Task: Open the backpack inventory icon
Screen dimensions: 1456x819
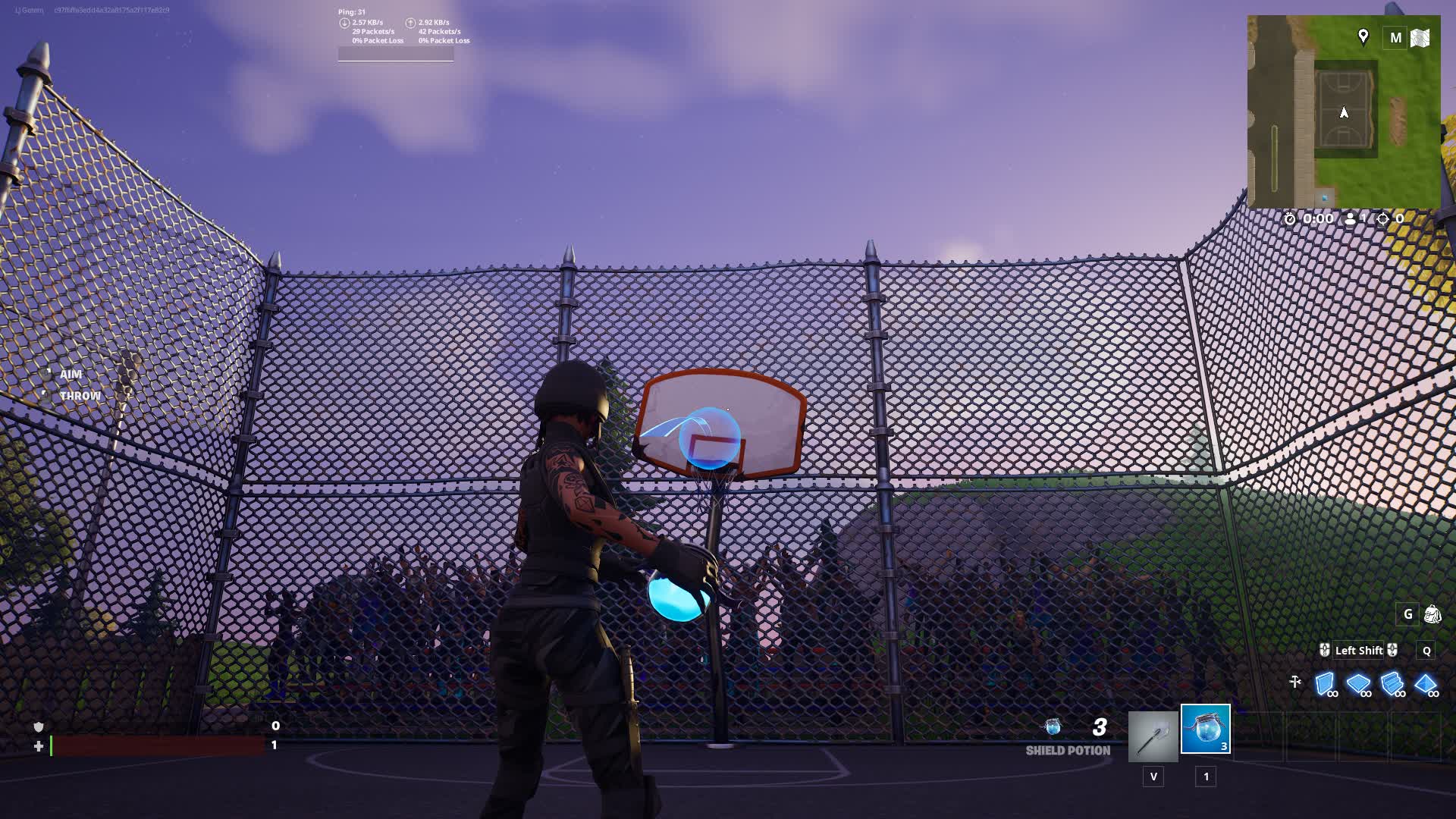Action: click(x=1433, y=614)
